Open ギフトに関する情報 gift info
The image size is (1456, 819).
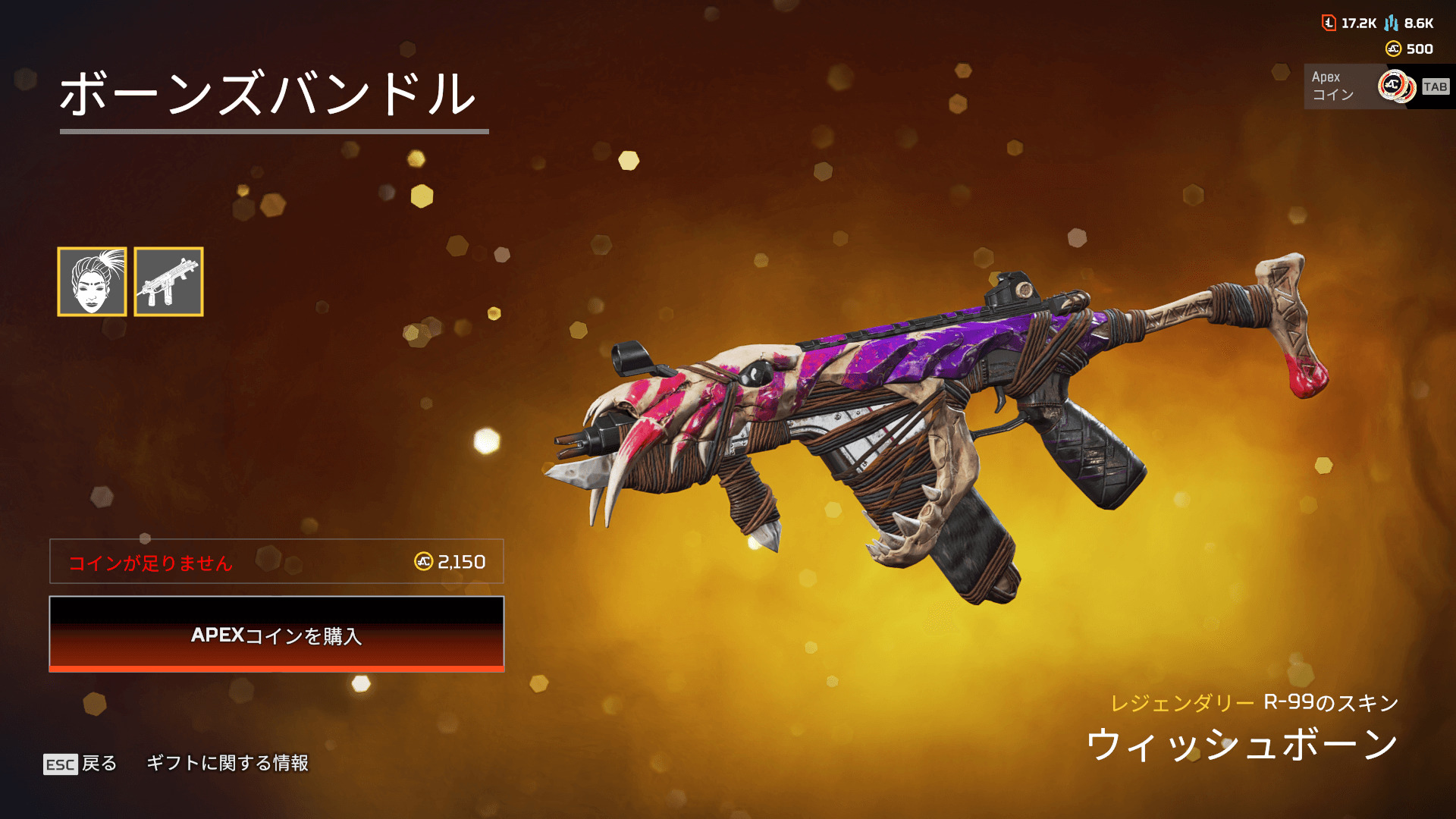click(x=227, y=763)
